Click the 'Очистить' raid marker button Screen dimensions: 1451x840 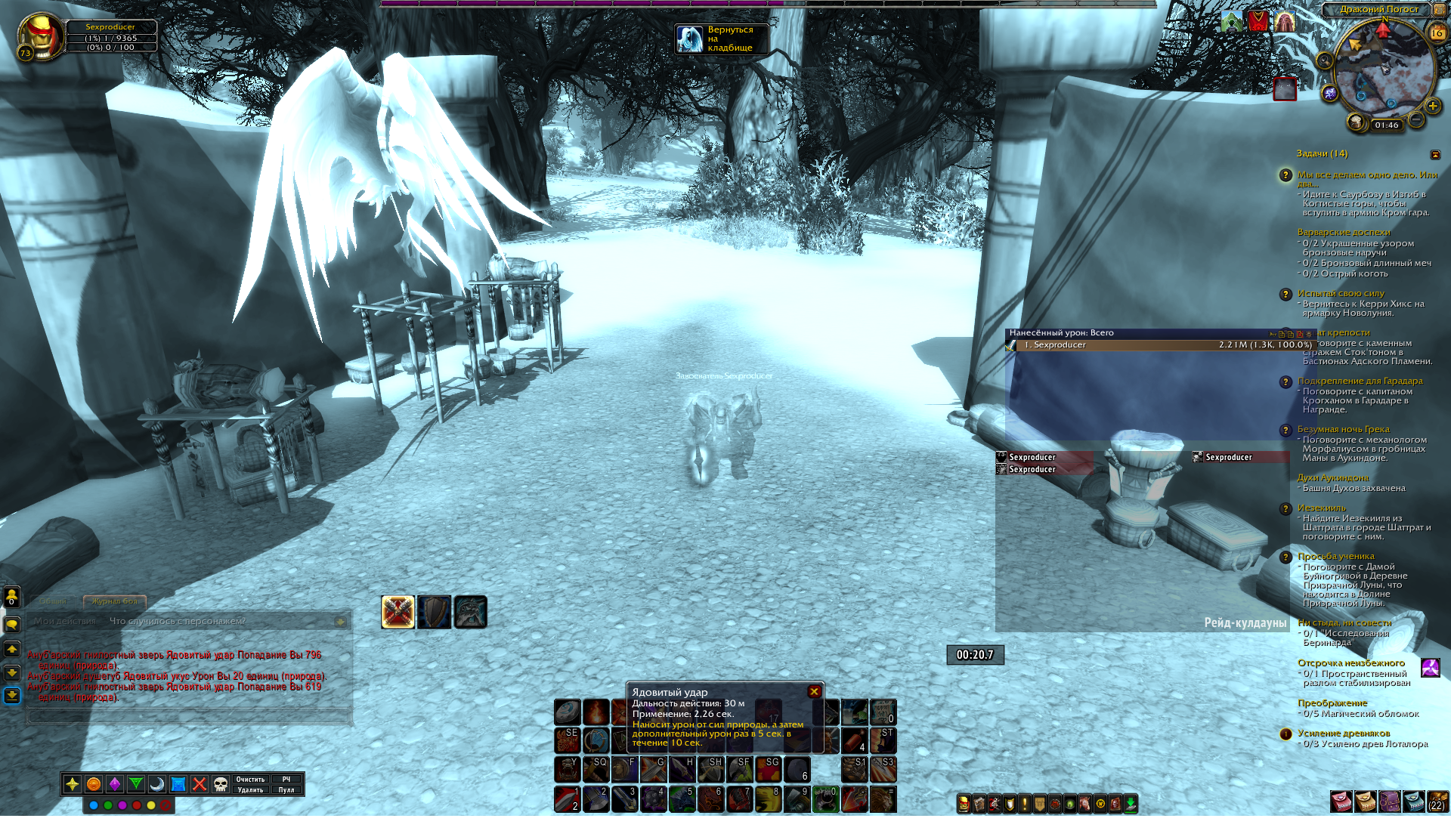click(x=250, y=779)
